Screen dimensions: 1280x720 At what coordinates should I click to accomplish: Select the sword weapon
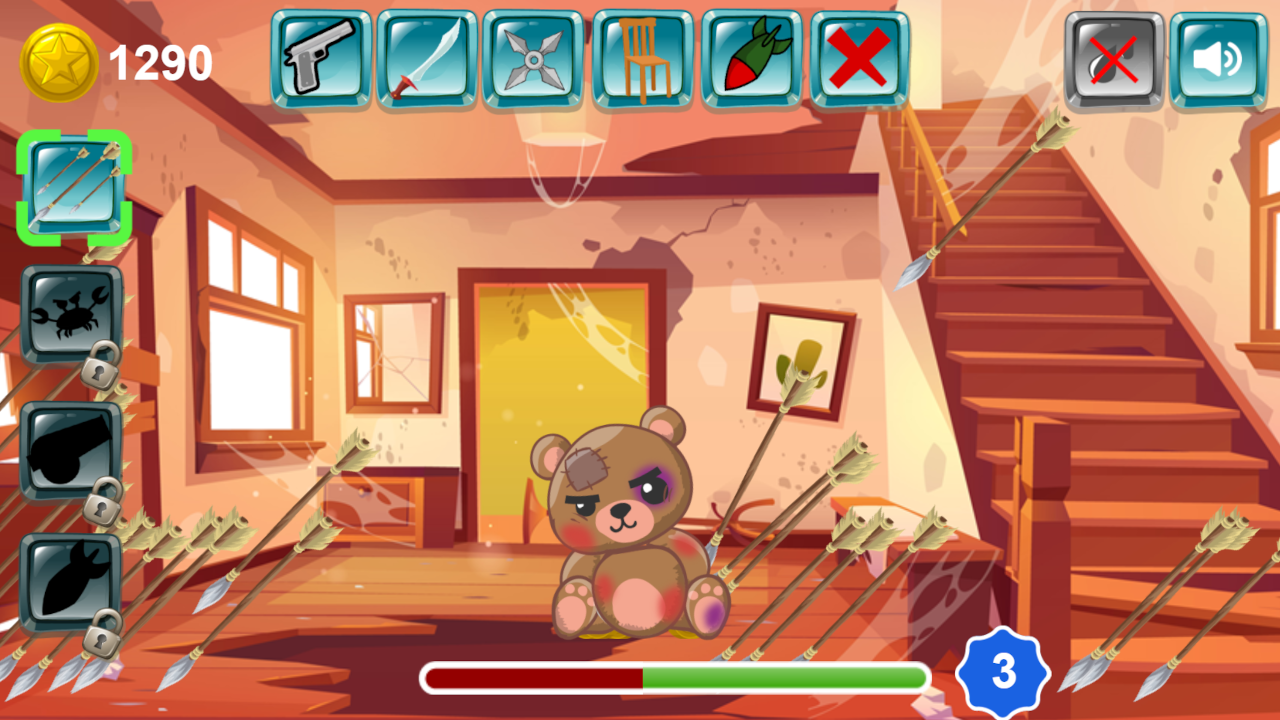[428, 58]
